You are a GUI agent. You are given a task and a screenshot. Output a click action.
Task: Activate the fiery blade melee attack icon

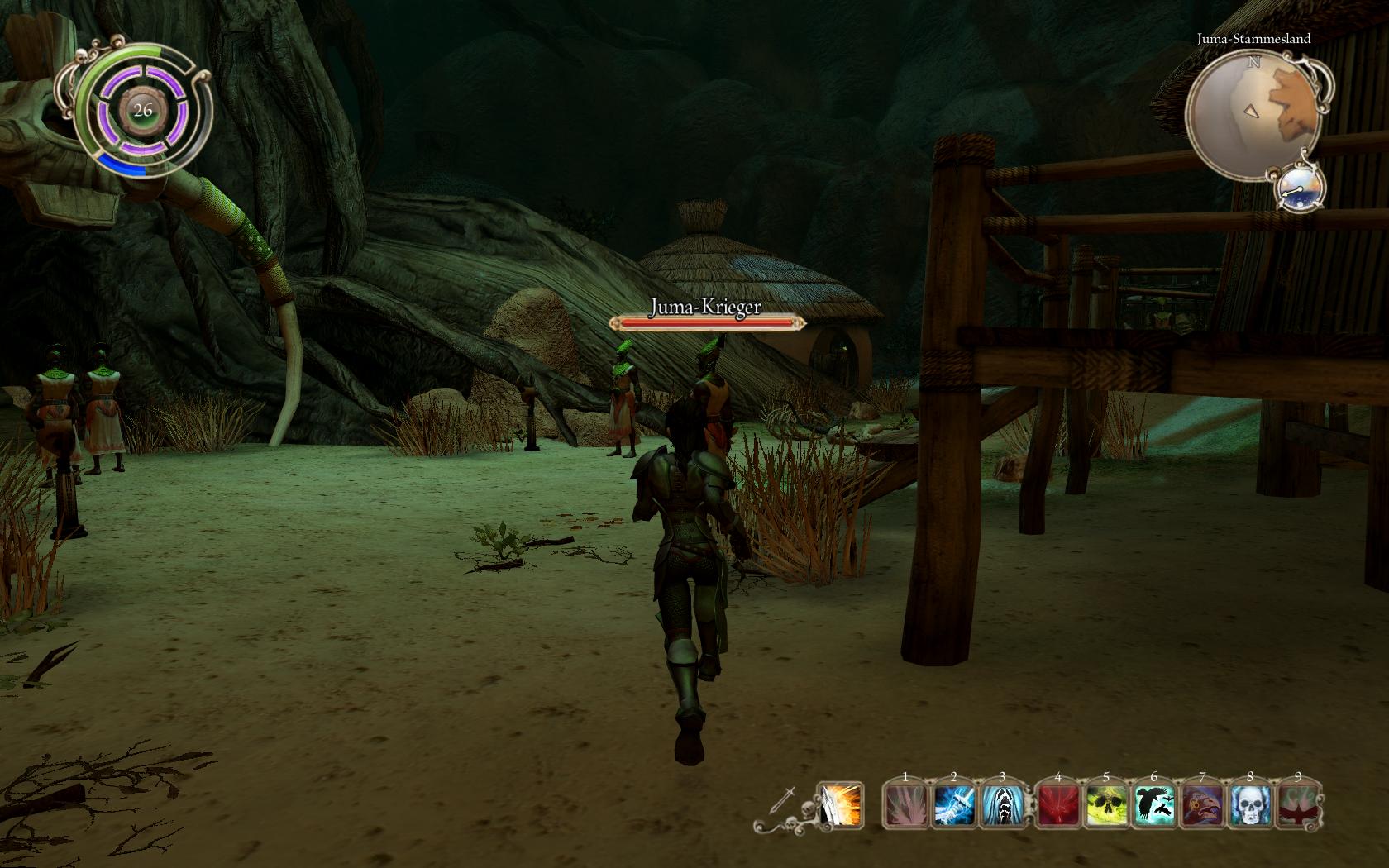840,804
